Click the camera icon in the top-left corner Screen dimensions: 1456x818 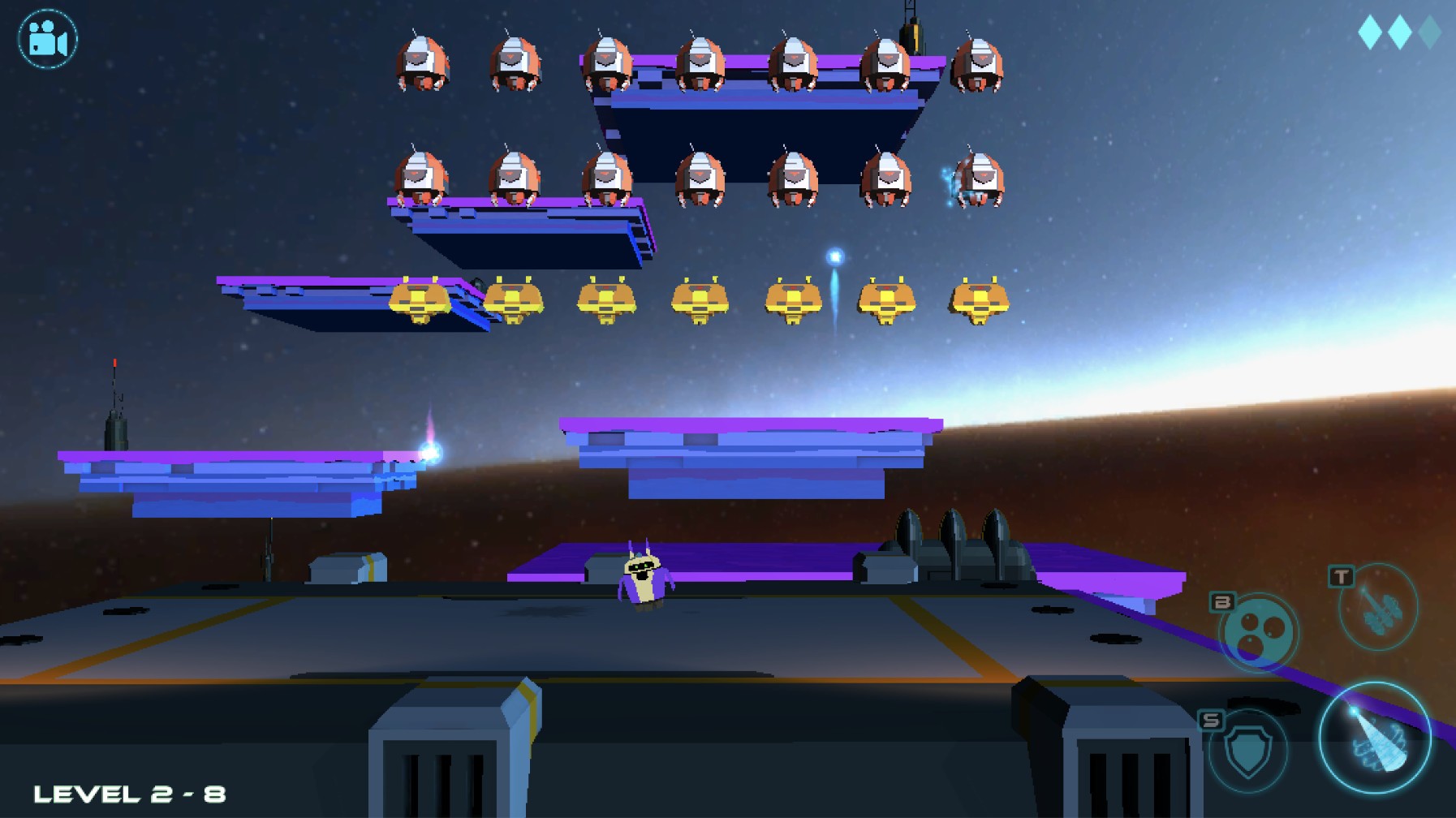coord(46,38)
